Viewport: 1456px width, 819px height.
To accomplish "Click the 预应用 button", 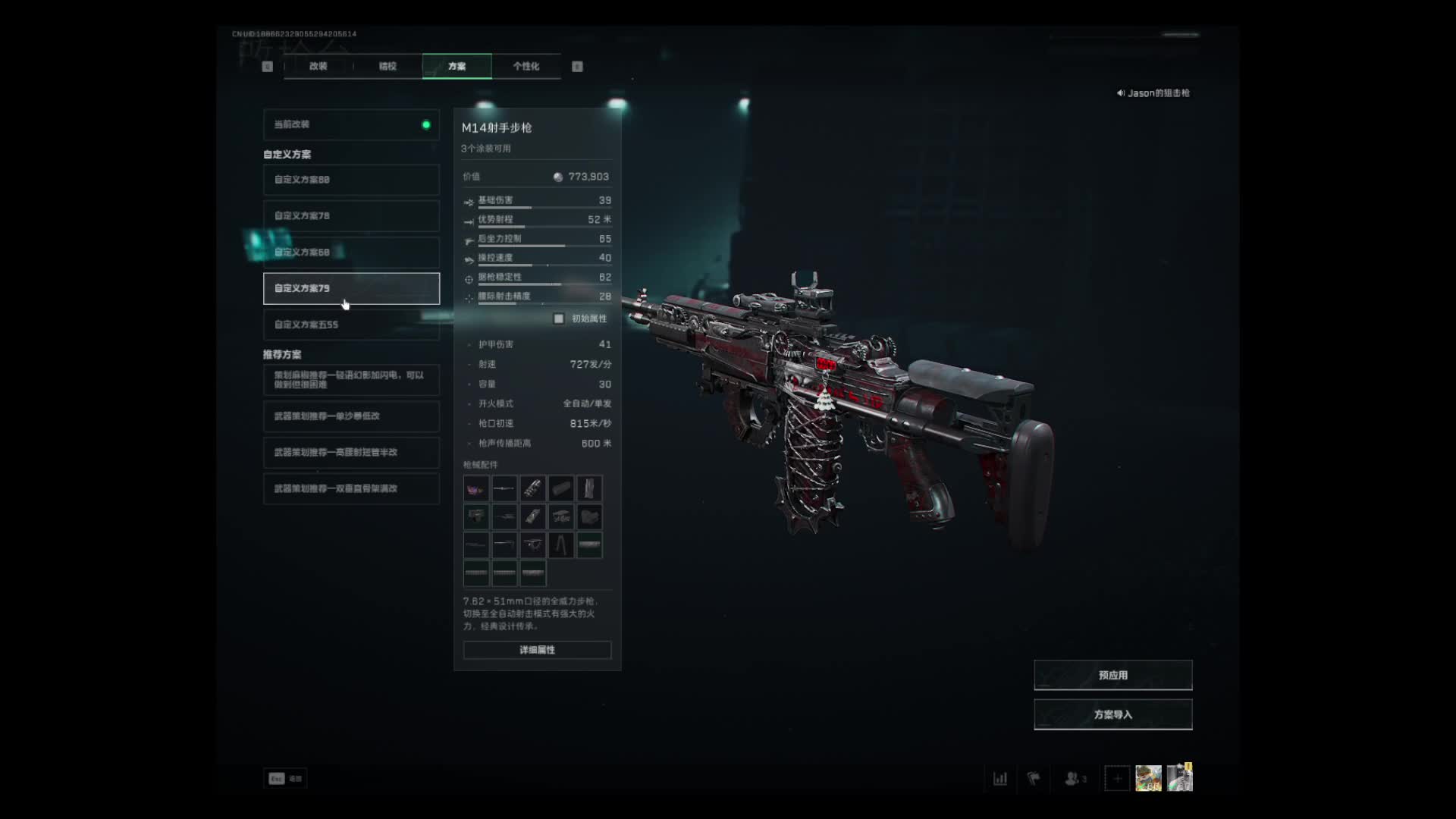I will pyautogui.click(x=1112, y=675).
